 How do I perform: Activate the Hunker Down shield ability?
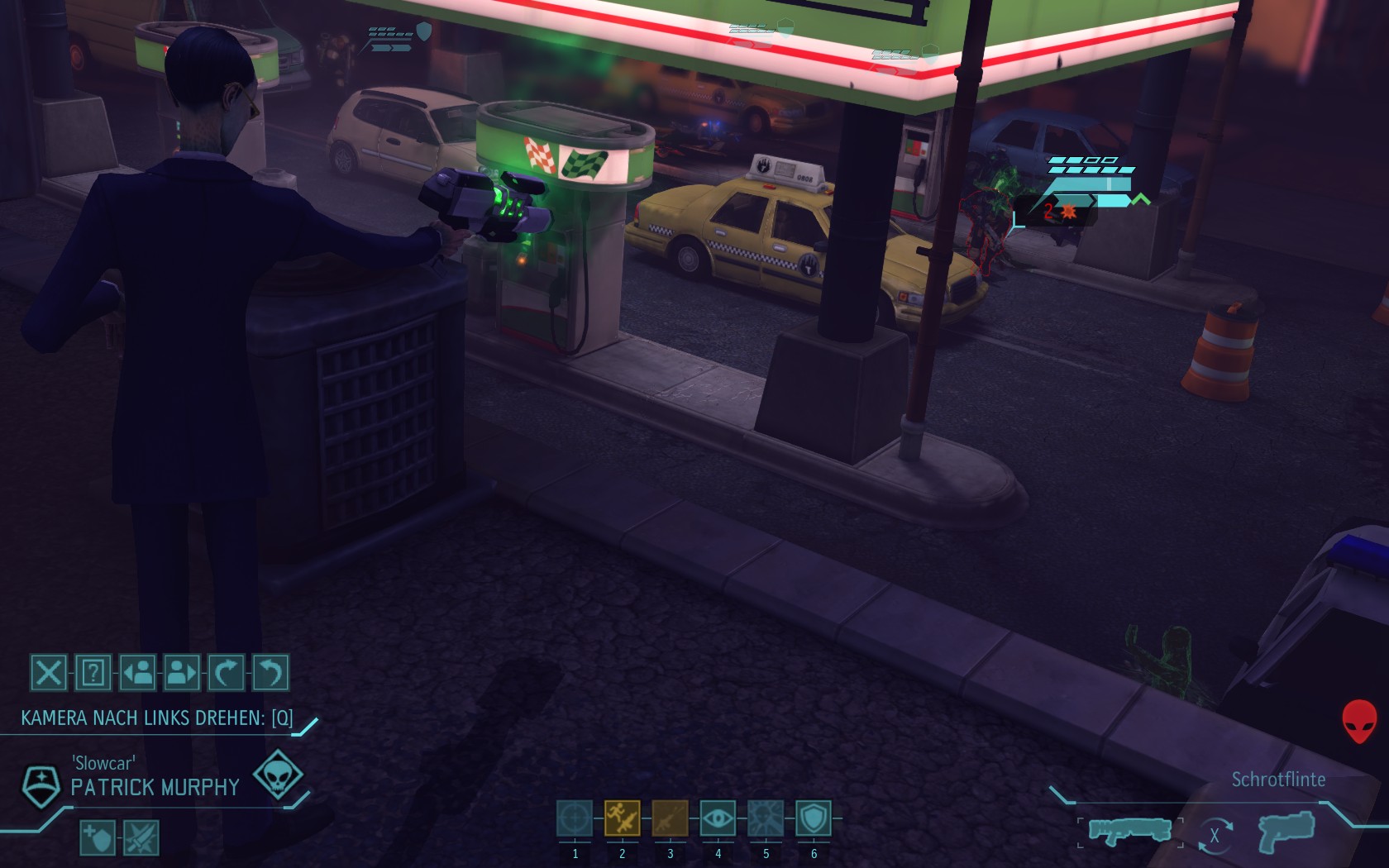[814, 818]
